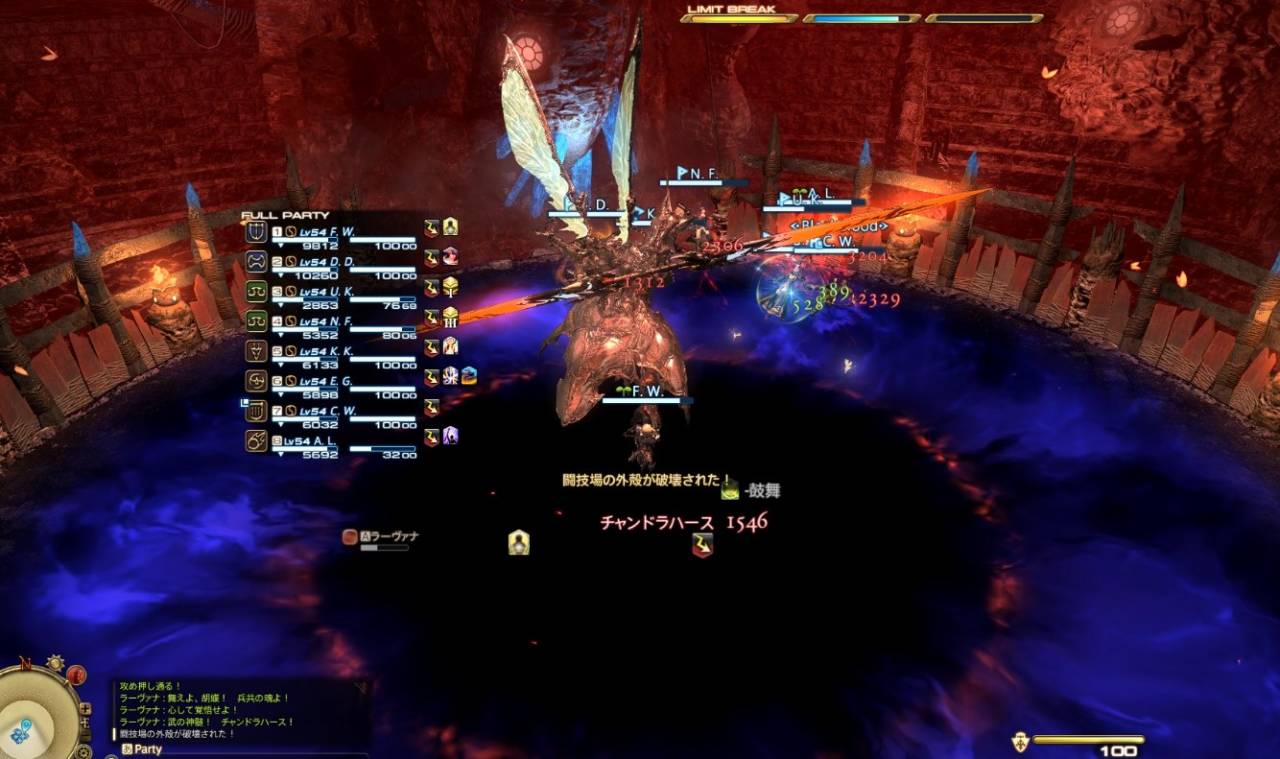This screenshot has height=759, width=1280.
Task: Click the Dragoon job icon next to K. K.
Action: click(258, 352)
